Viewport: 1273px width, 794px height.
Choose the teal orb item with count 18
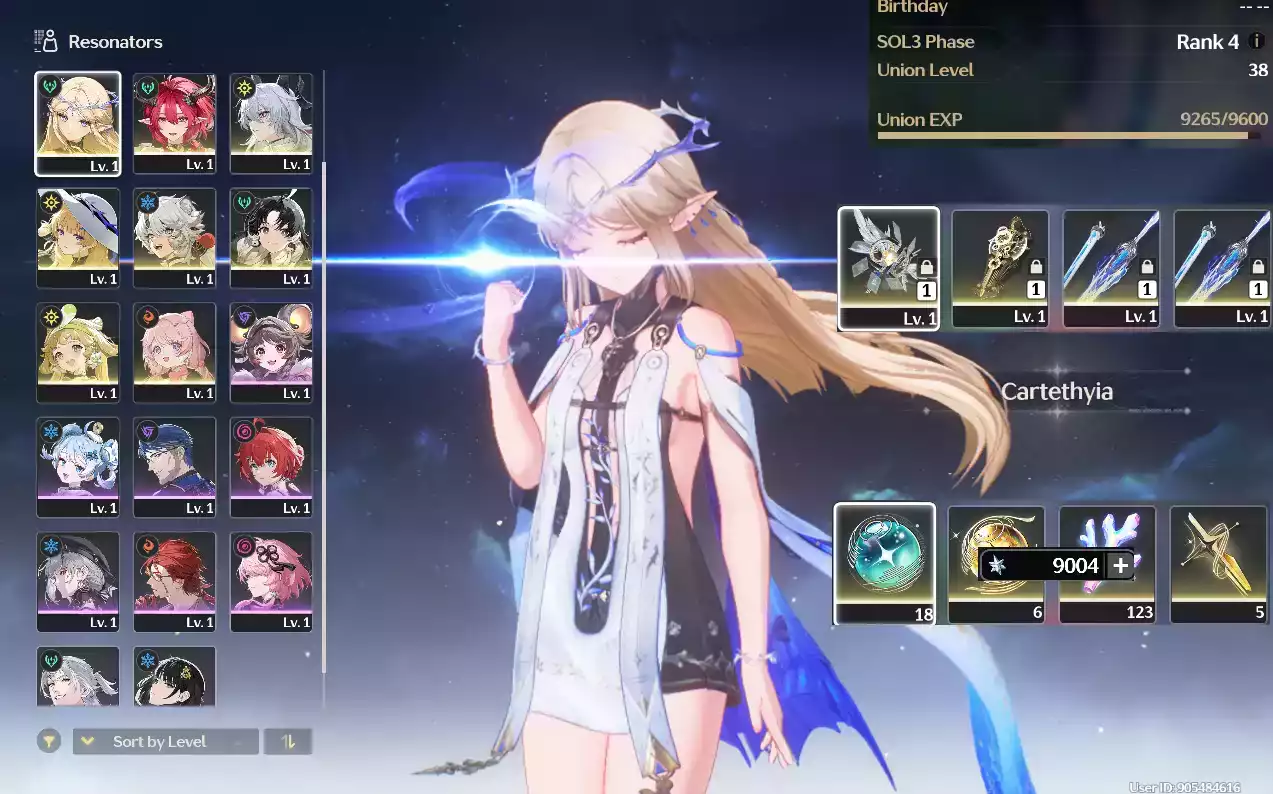[884, 562]
